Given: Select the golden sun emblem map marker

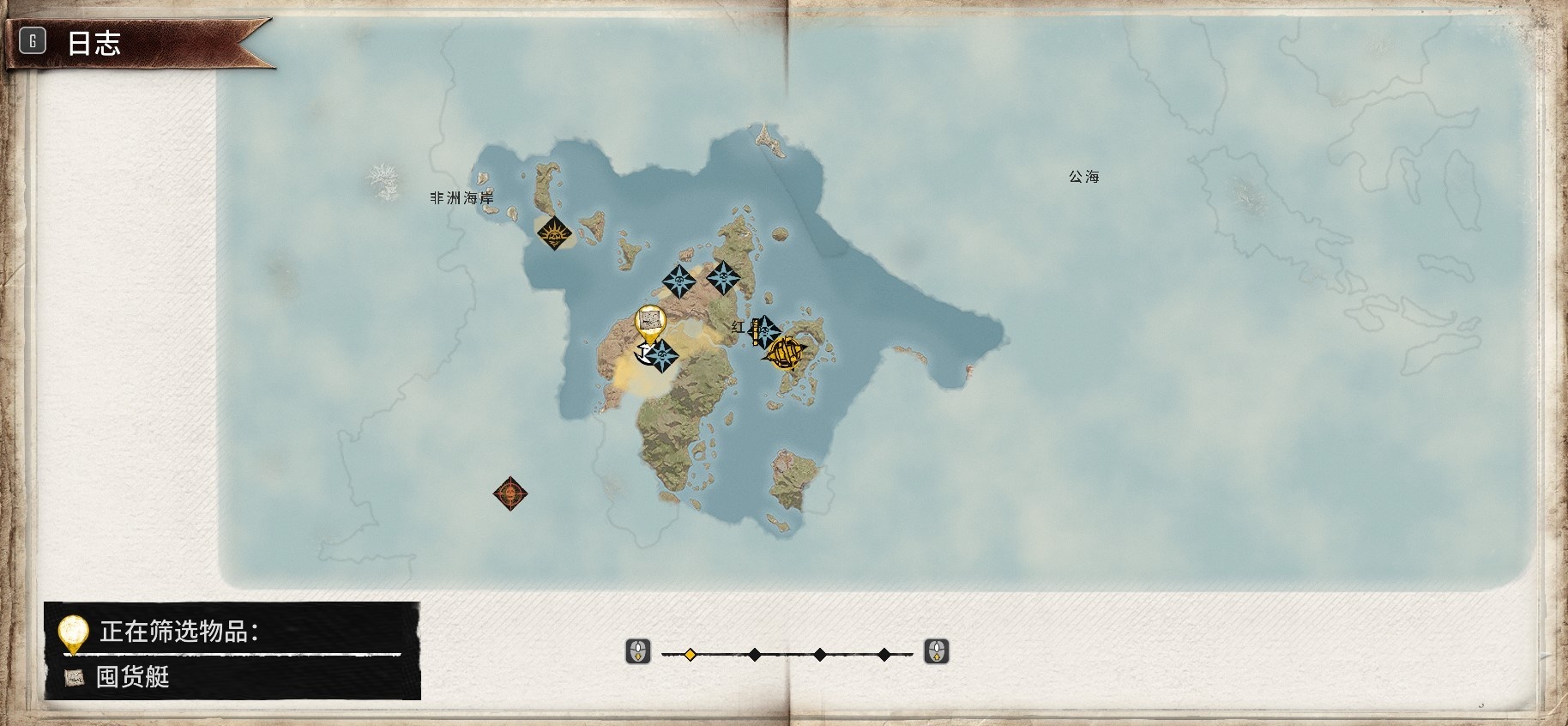Looking at the screenshot, I should click(554, 233).
